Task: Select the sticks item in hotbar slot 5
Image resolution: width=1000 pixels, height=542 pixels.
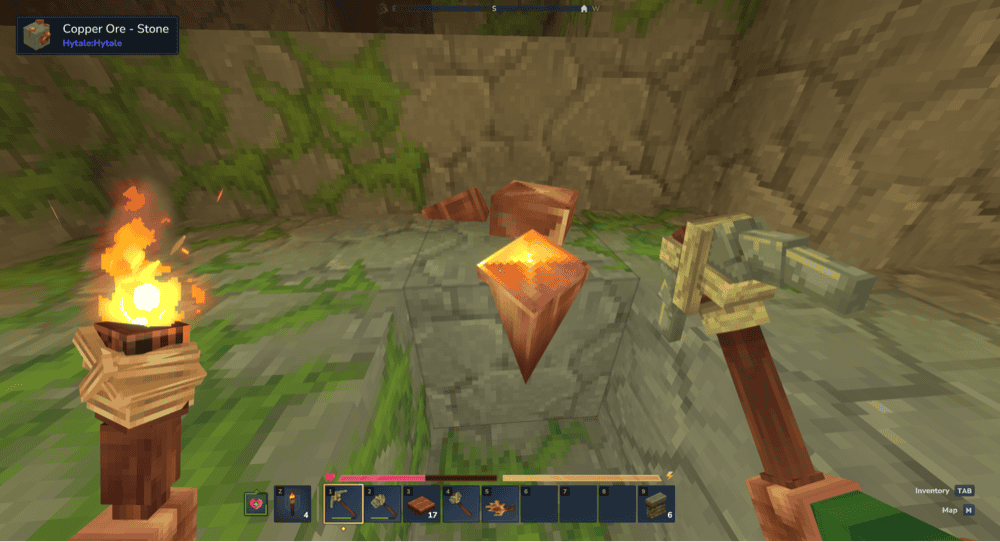Action: pyautogui.click(x=499, y=504)
